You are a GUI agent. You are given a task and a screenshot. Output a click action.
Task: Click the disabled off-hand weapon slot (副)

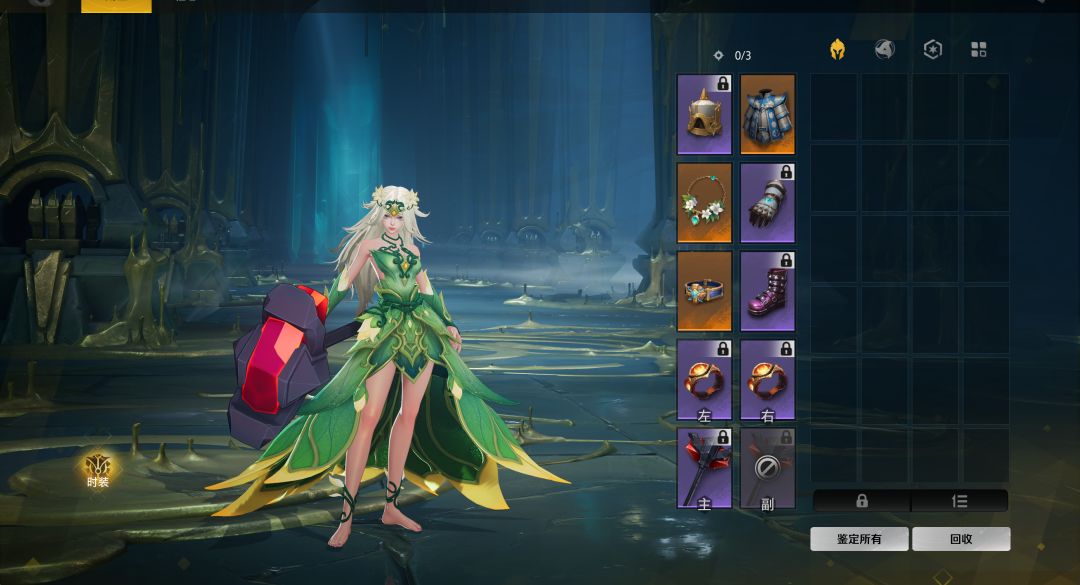tap(767, 468)
